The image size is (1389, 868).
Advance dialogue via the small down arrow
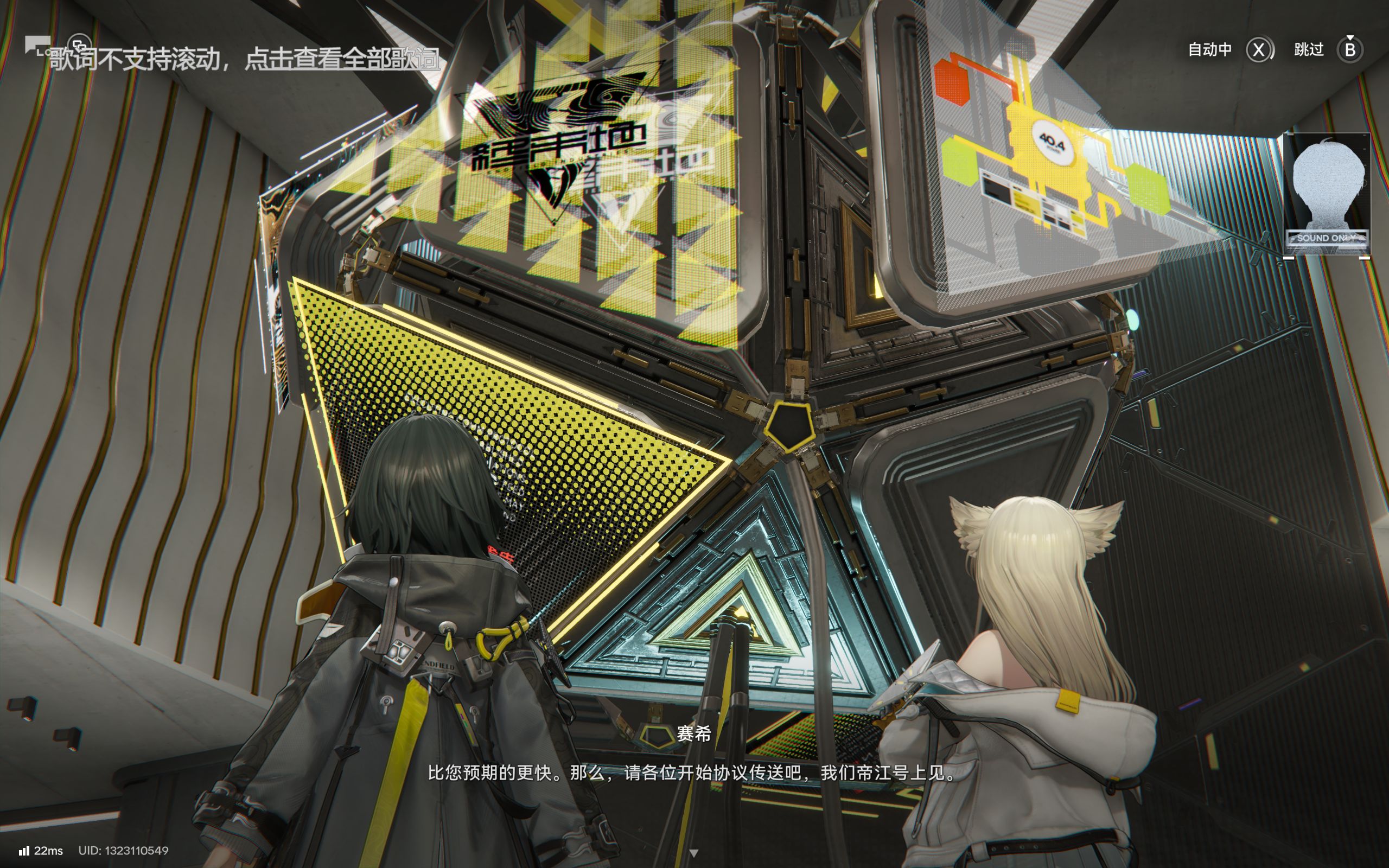[x=693, y=853]
